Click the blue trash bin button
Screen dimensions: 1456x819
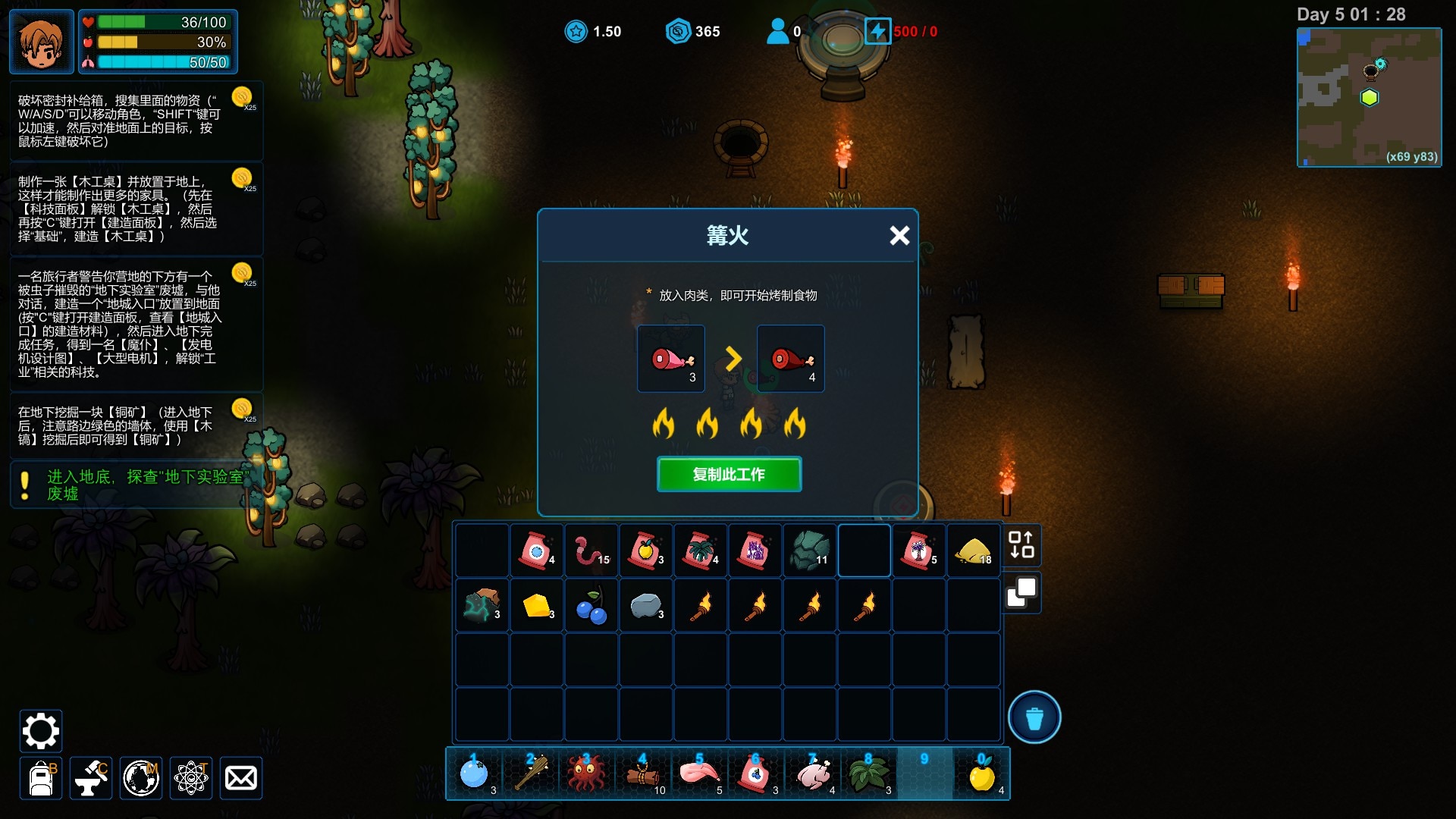point(1034,717)
